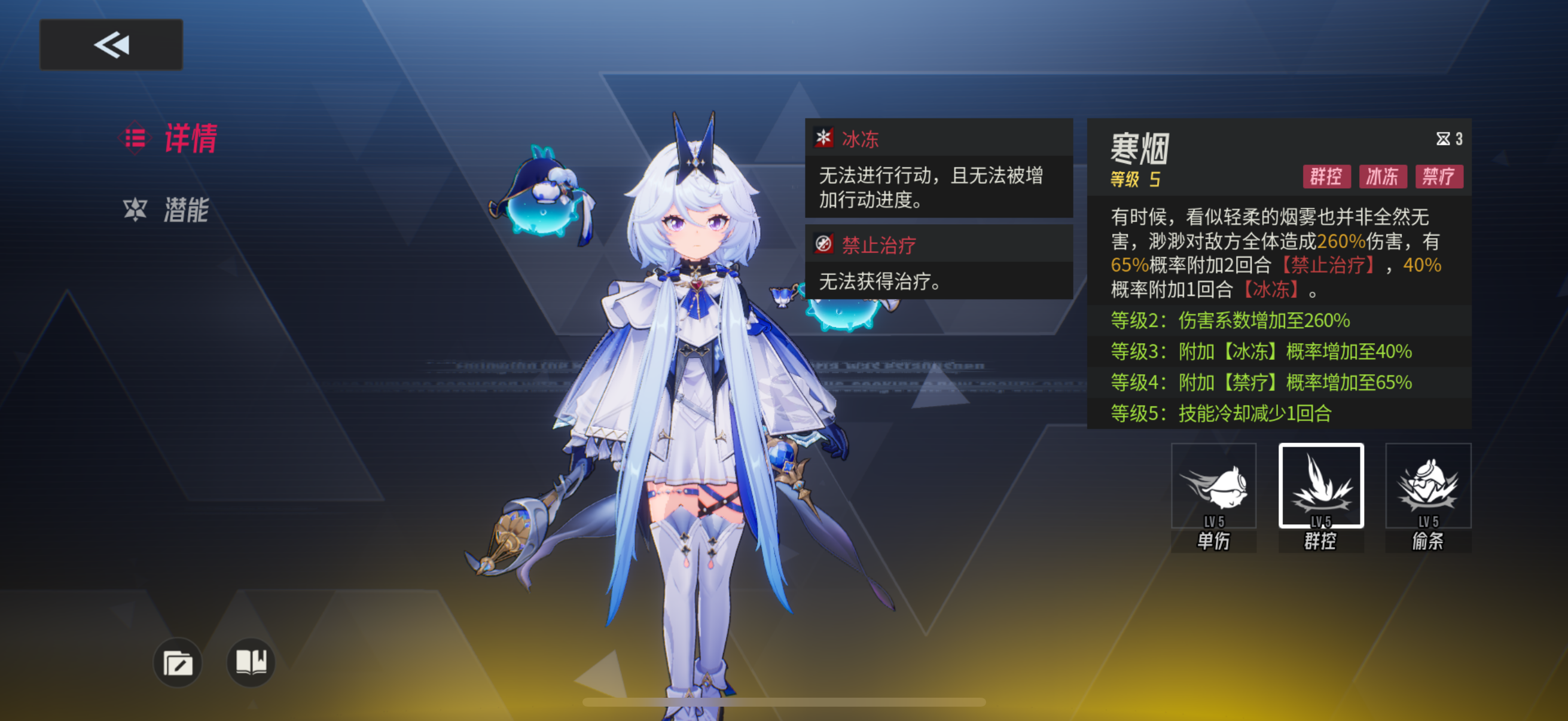The height and width of the screenshot is (721, 1568).
Task: Select the 单伤 skill icon
Action: 1213,487
